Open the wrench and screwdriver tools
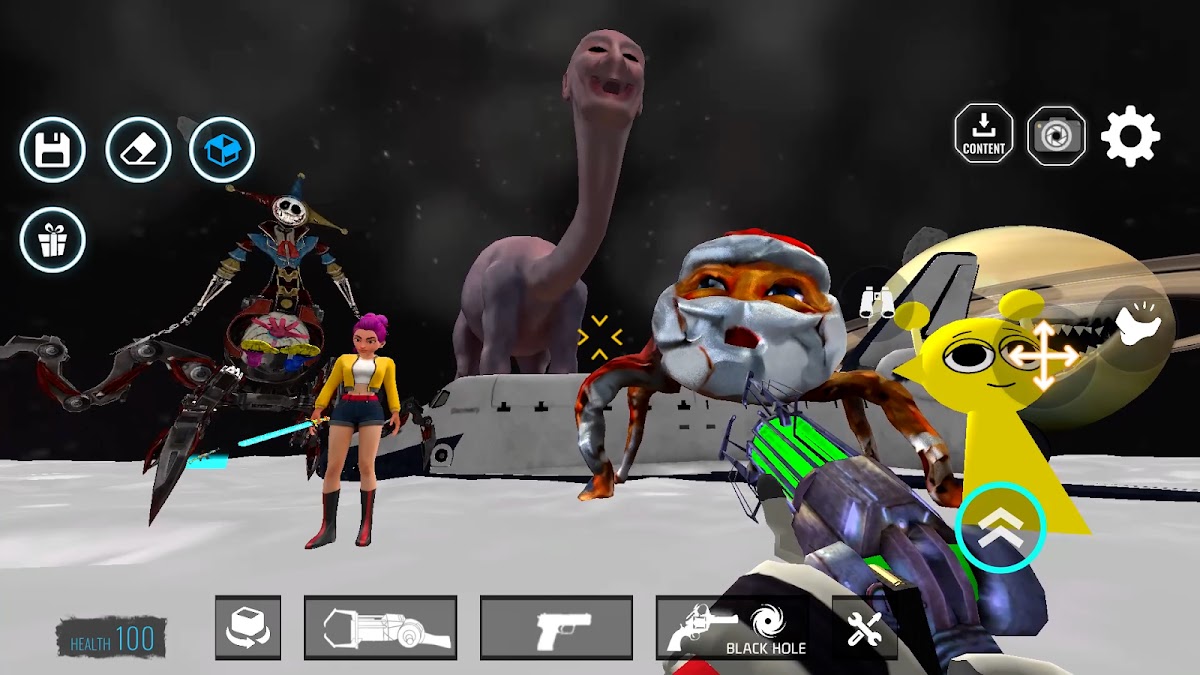Screen dimensions: 1200x675 click(x=864, y=628)
